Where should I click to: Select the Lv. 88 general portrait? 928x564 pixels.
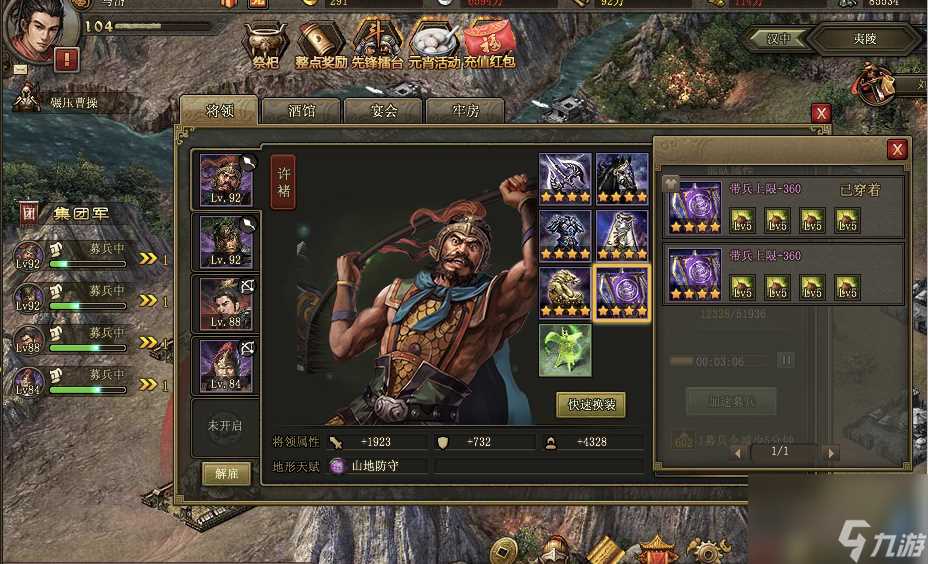(226, 304)
